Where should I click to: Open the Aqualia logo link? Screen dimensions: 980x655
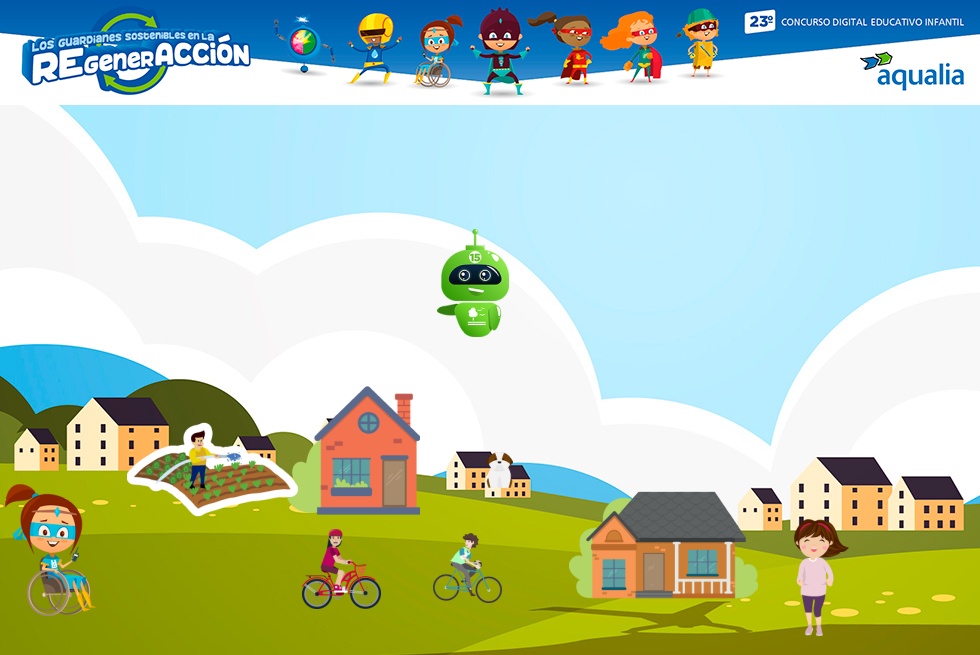point(911,71)
